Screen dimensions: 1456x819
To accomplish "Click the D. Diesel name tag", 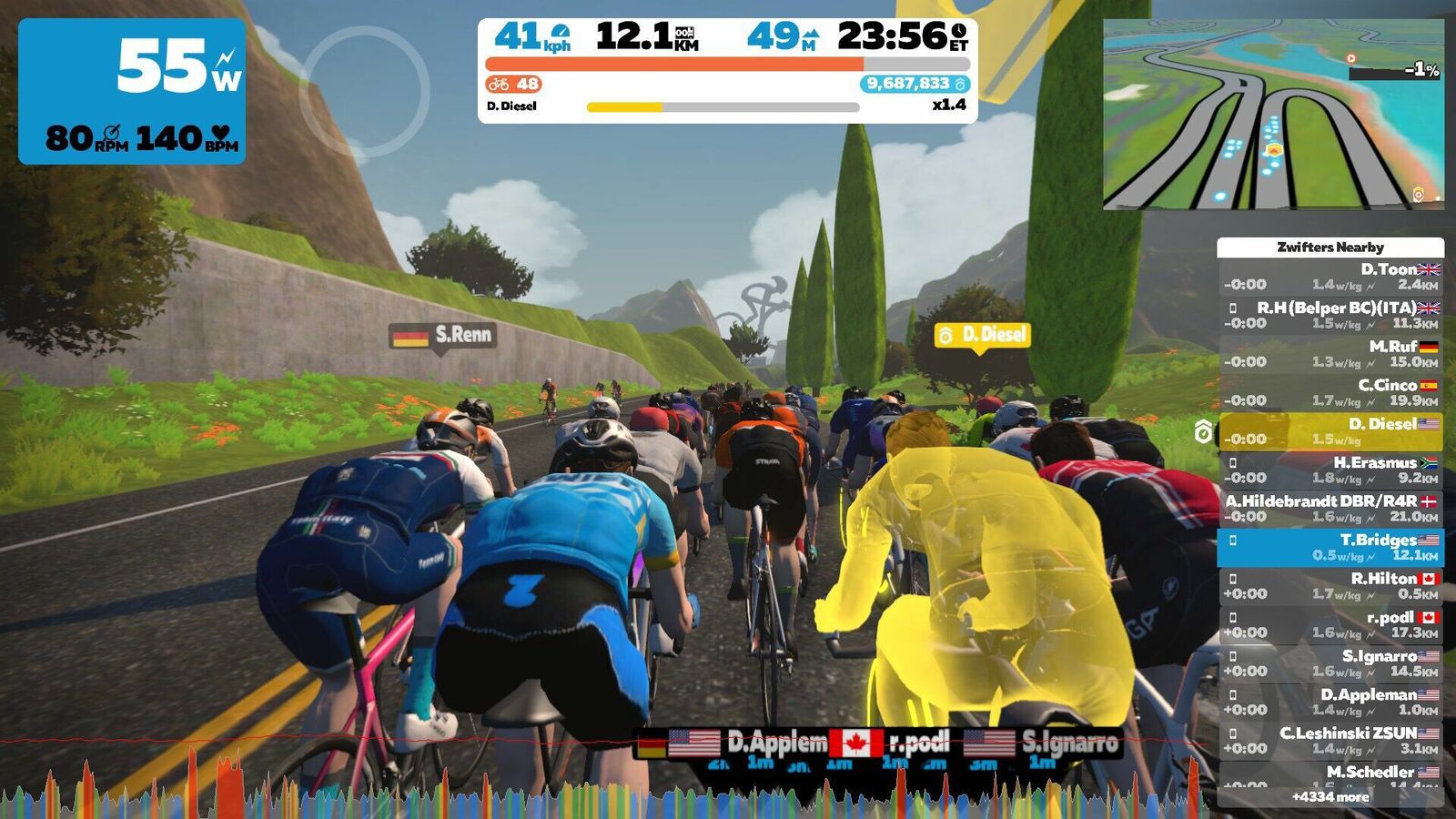I will click(982, 335).
